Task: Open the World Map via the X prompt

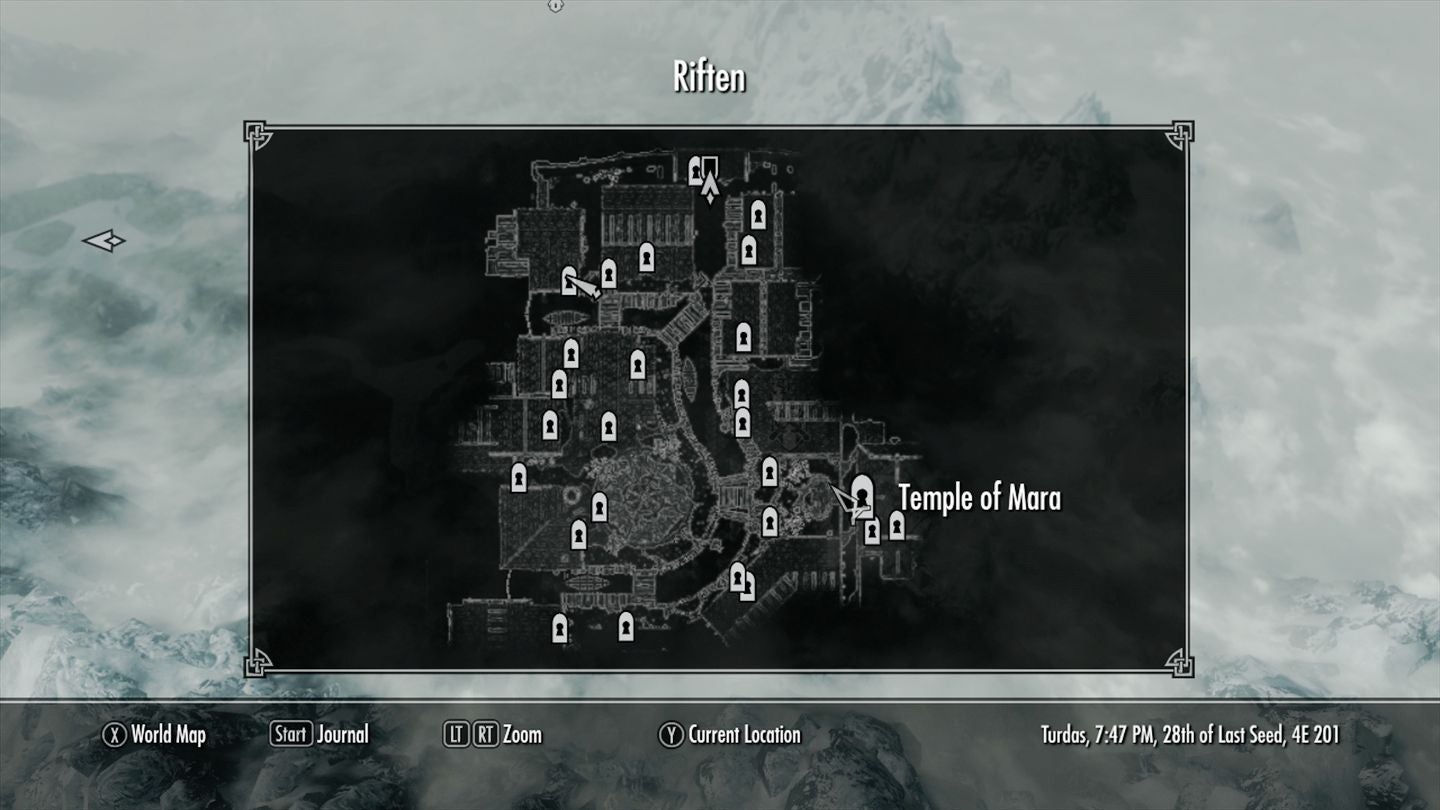Action: click(x=151, y=734)
